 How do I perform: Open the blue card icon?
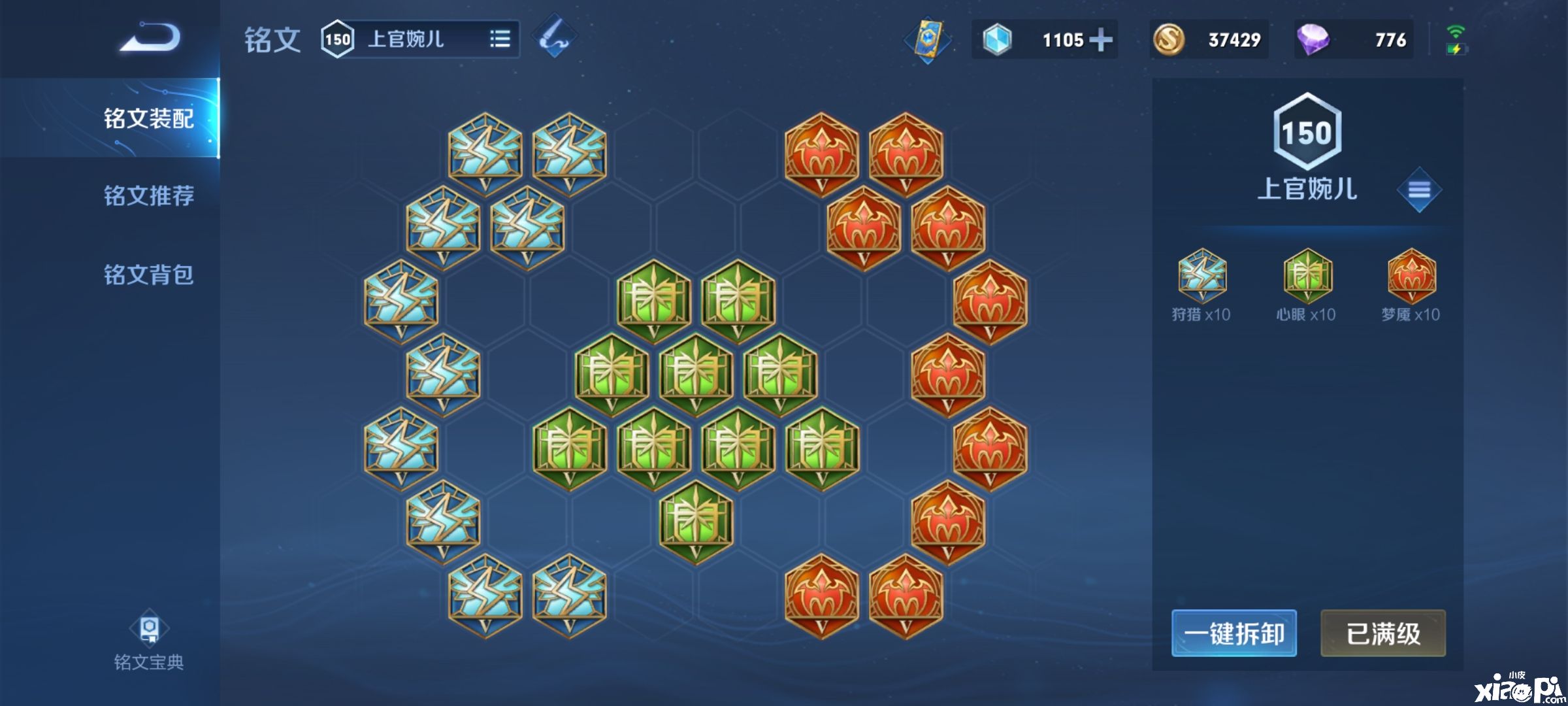(928, 39)
